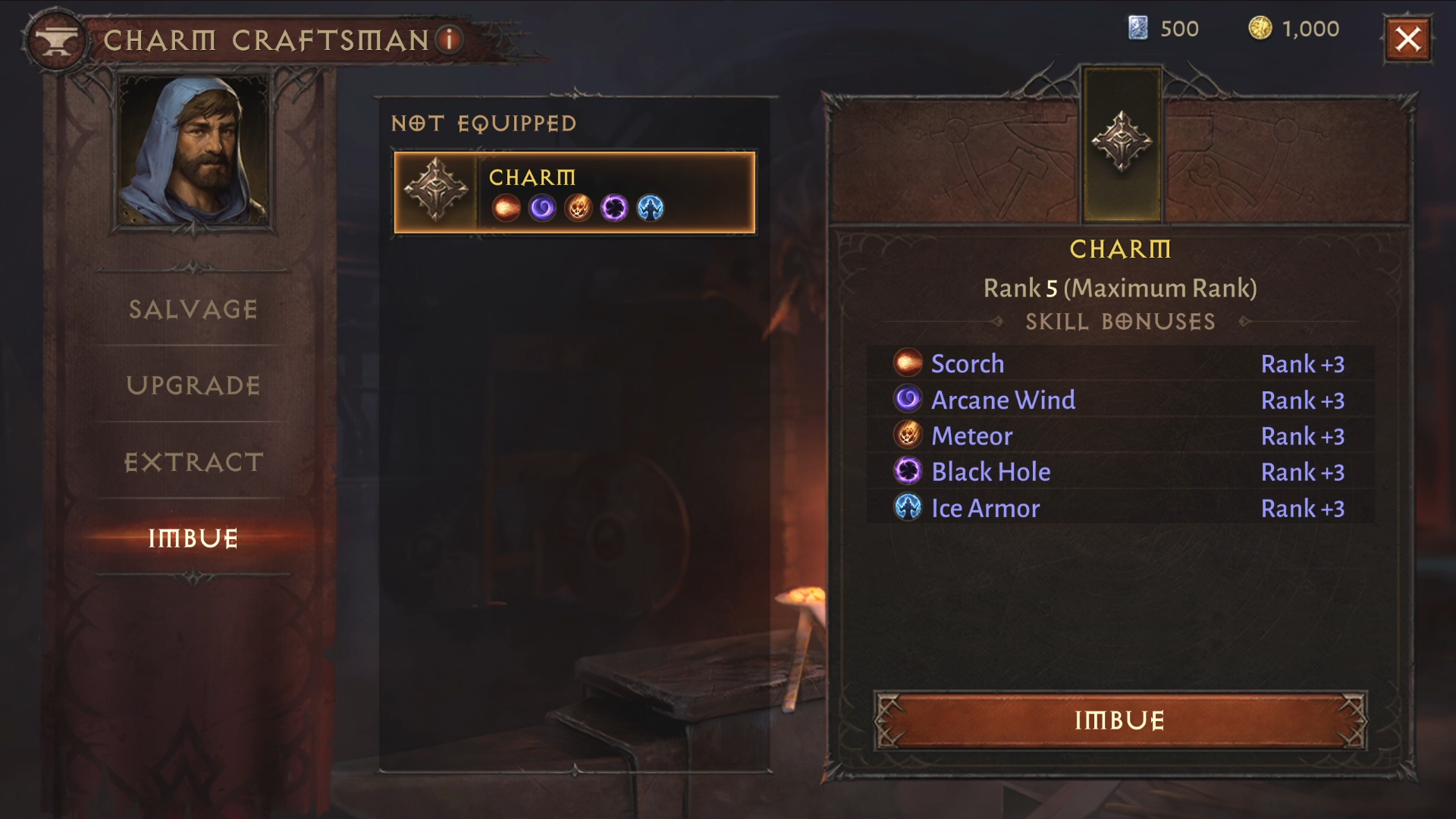Screen dimensions: 1456x819
Task: Switch to the Extract tab
Action: coord(192,462)
